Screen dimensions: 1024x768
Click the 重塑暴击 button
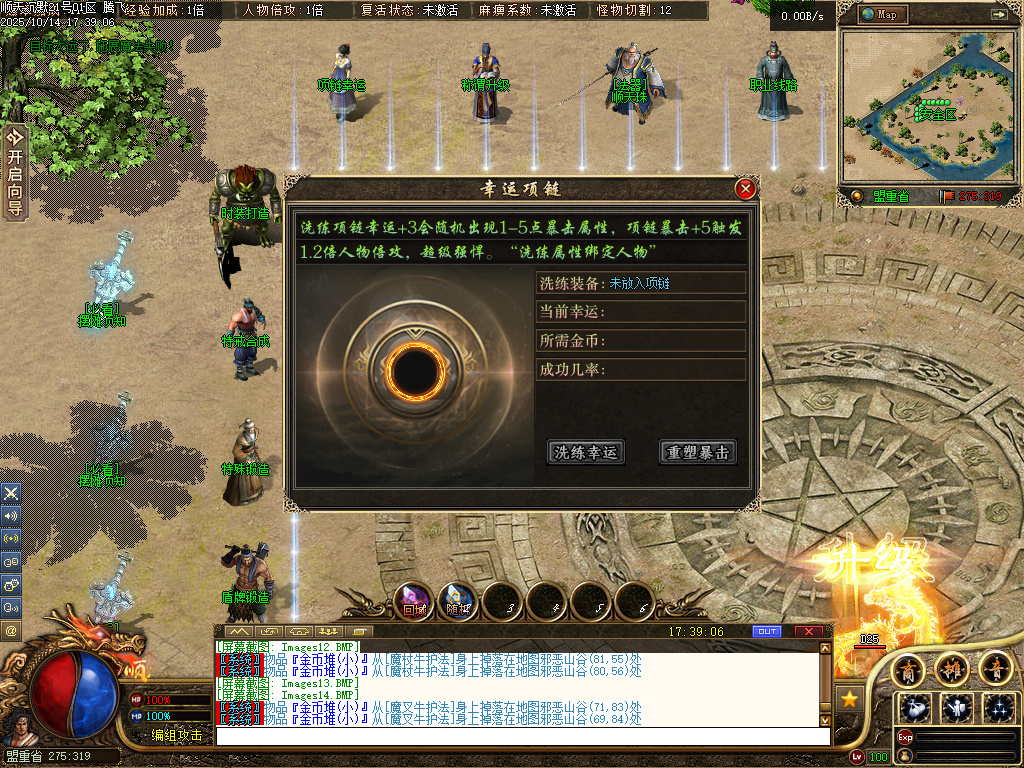pyautogui.click(x=697, y=452)
